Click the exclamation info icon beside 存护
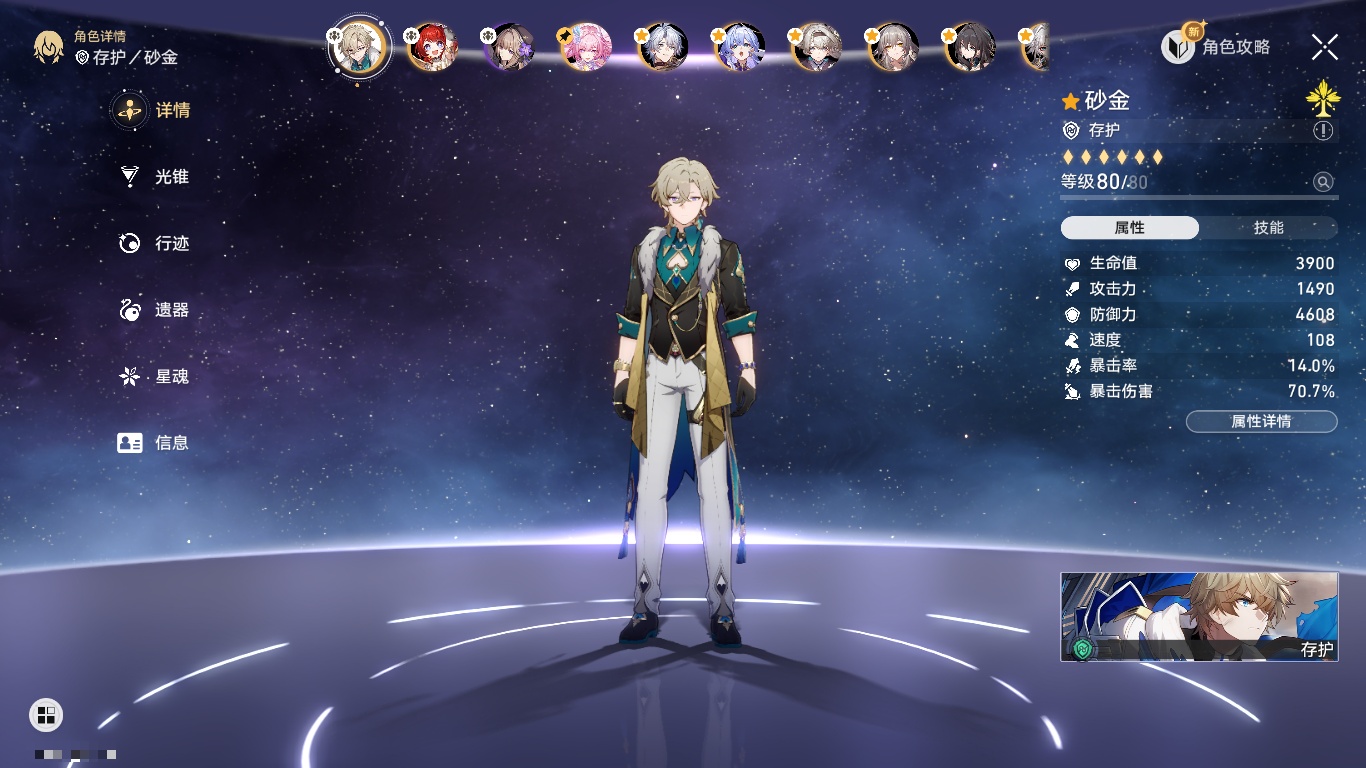Screen dimensions: 1366x768 click(1323, 131)
